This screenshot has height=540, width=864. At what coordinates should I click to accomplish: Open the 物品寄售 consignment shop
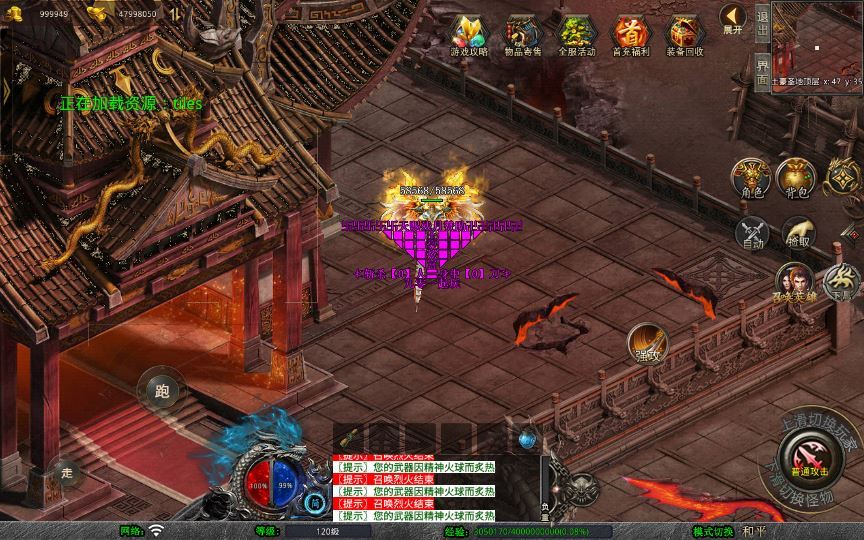coord(523,35)
